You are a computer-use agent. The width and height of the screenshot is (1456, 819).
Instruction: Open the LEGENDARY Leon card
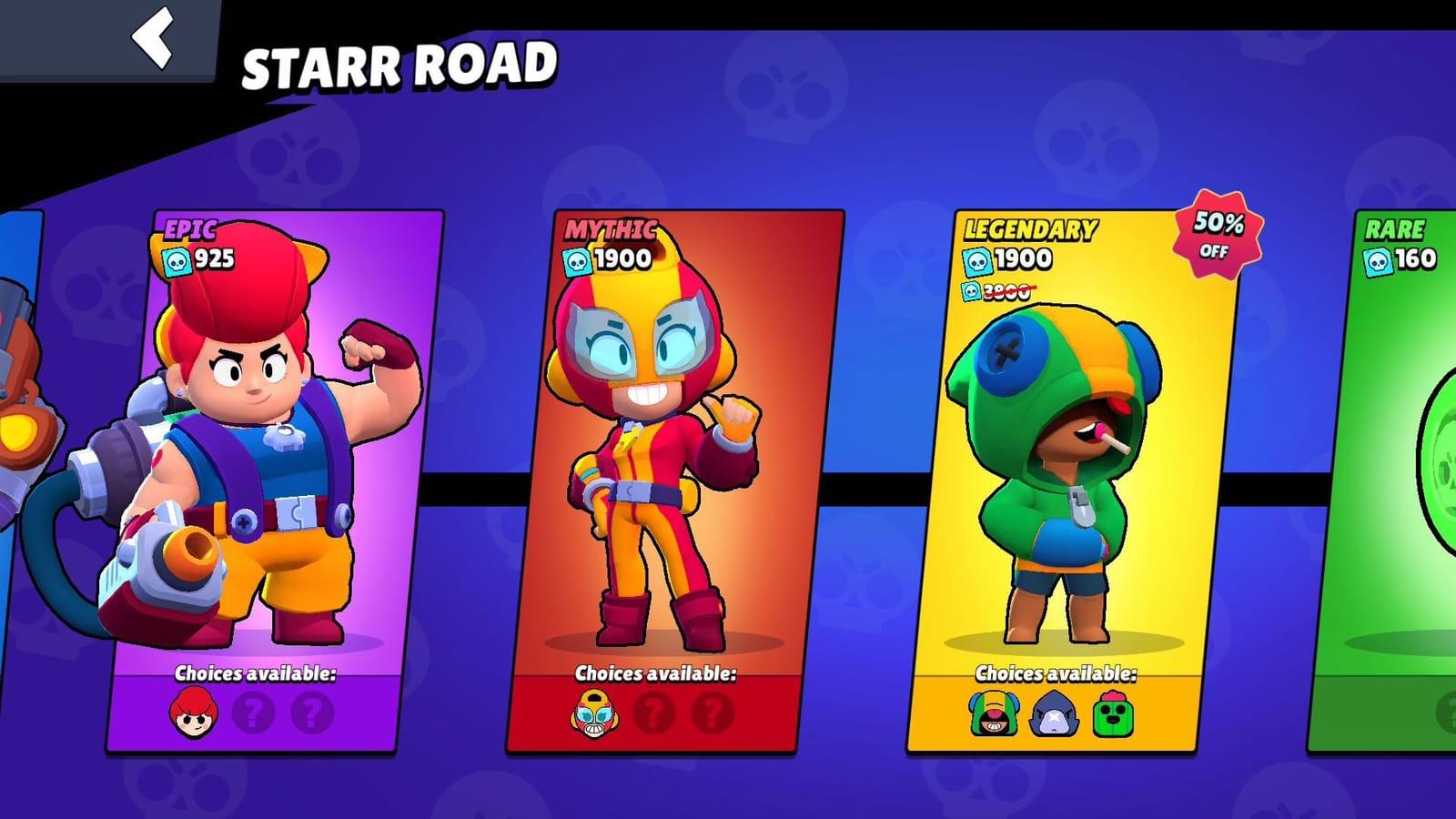1074,455
